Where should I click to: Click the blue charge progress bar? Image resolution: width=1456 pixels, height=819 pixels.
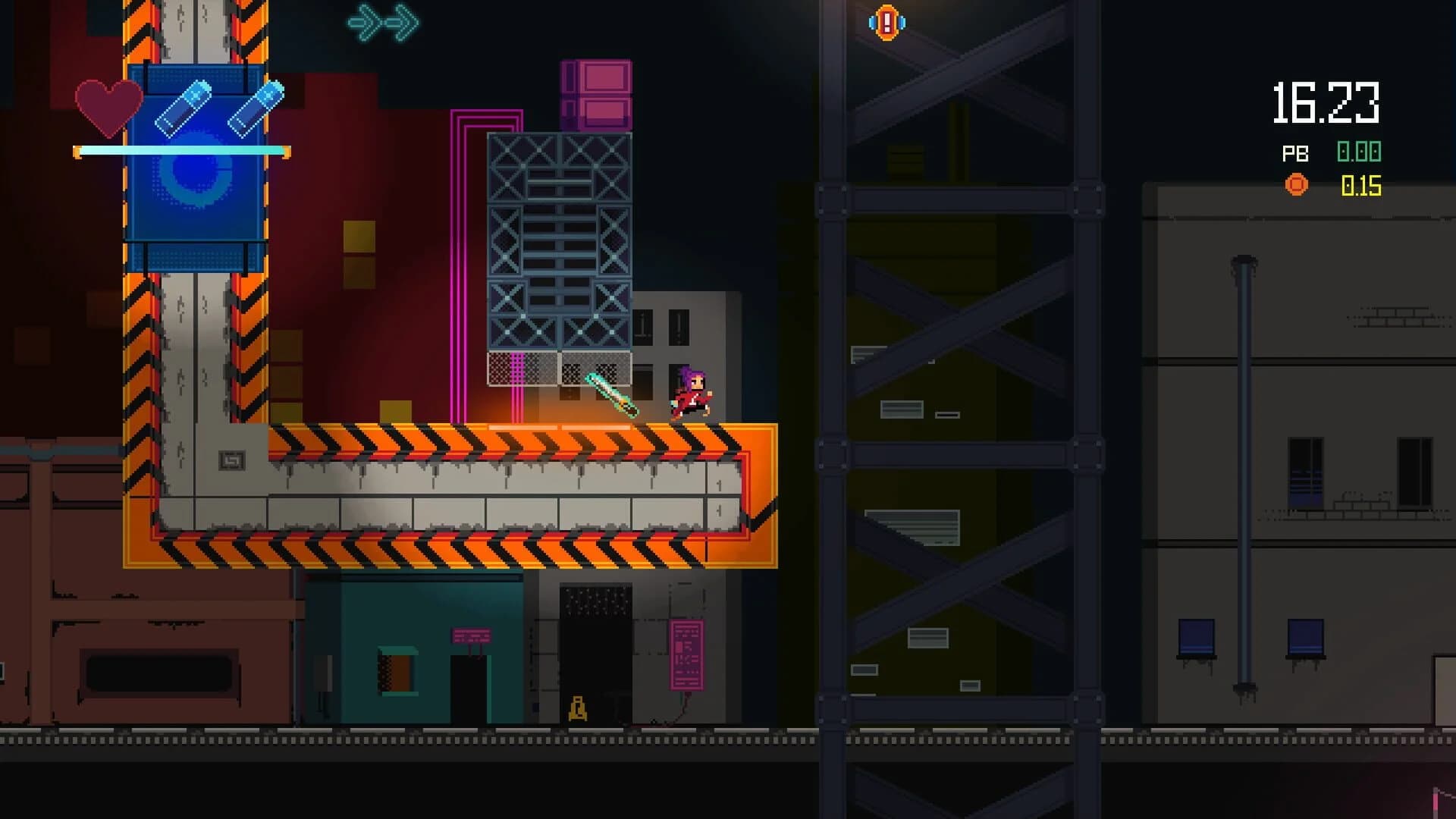(x=182, y=150)
